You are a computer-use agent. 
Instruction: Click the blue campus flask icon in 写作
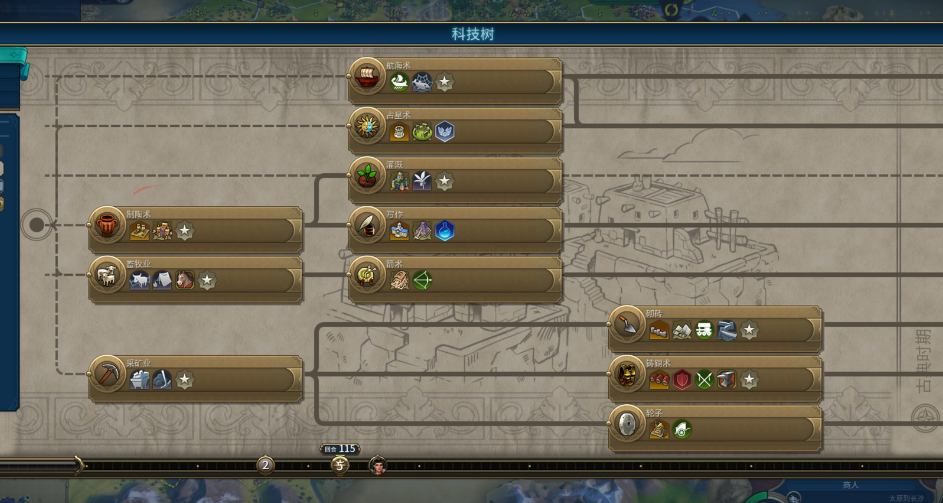(x=445, y=232)
